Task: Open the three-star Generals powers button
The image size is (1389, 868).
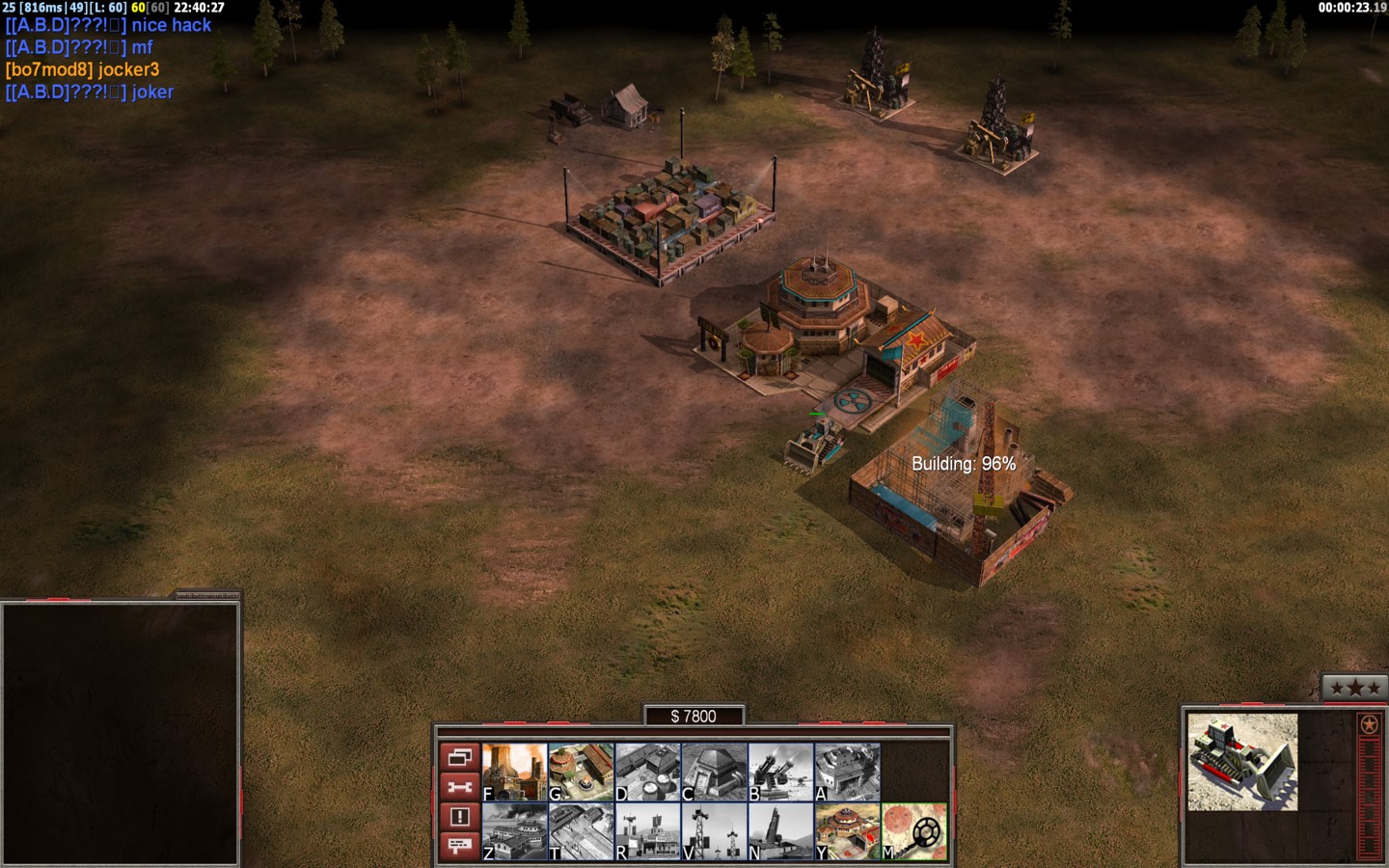Action: [1355, 688]
